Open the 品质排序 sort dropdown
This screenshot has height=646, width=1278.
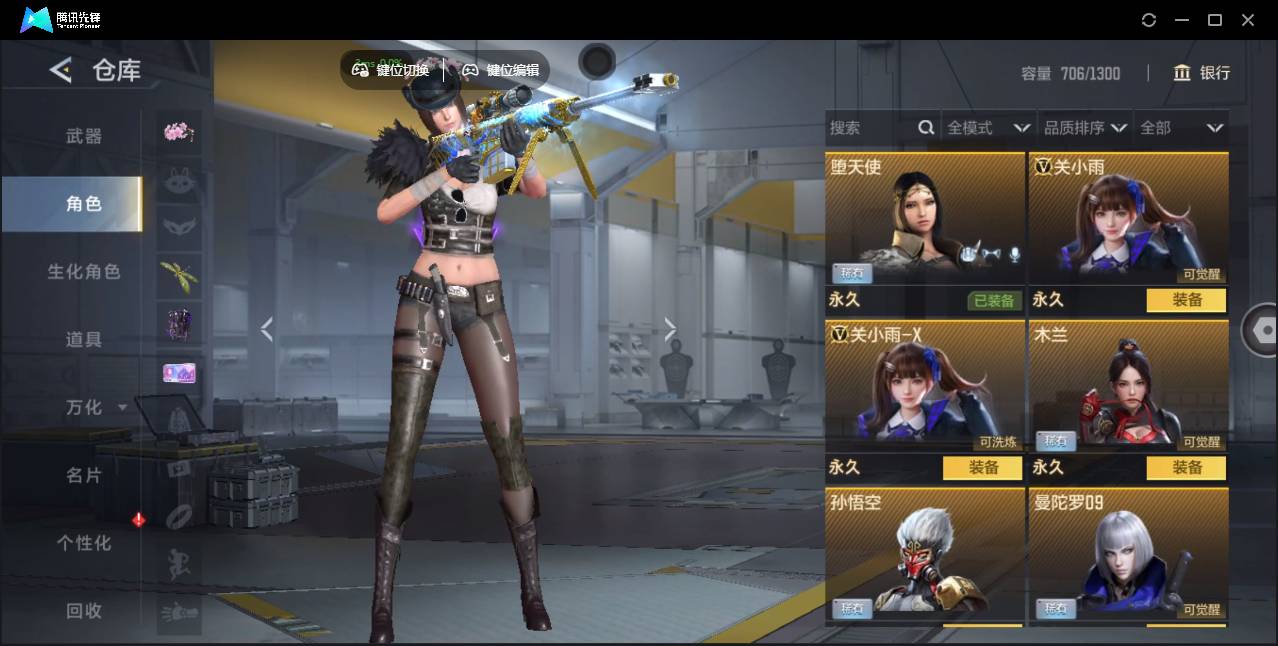point(1085,128)
